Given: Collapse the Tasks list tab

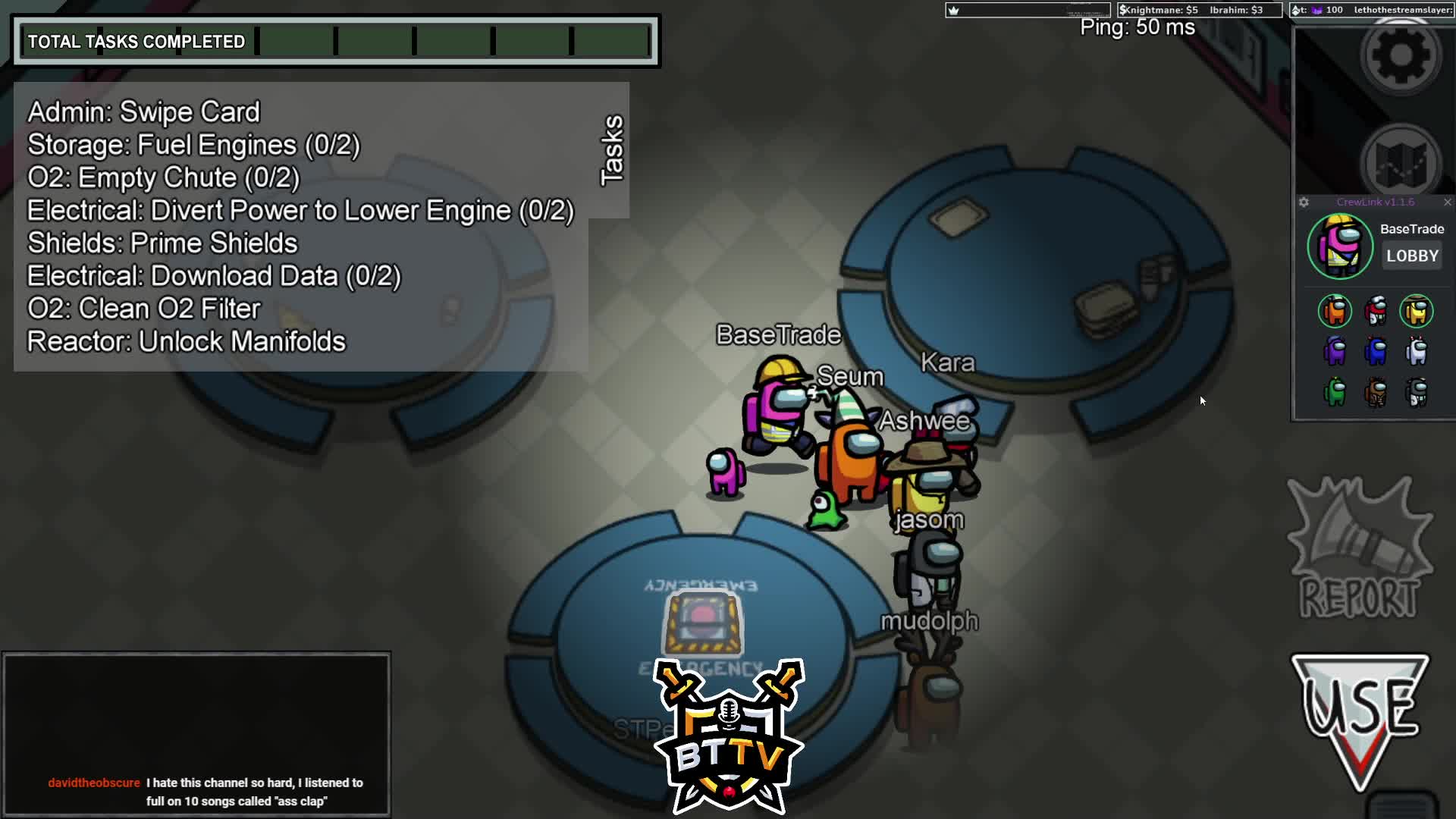Looking at the screenshot, I should [x=611, y=149].
